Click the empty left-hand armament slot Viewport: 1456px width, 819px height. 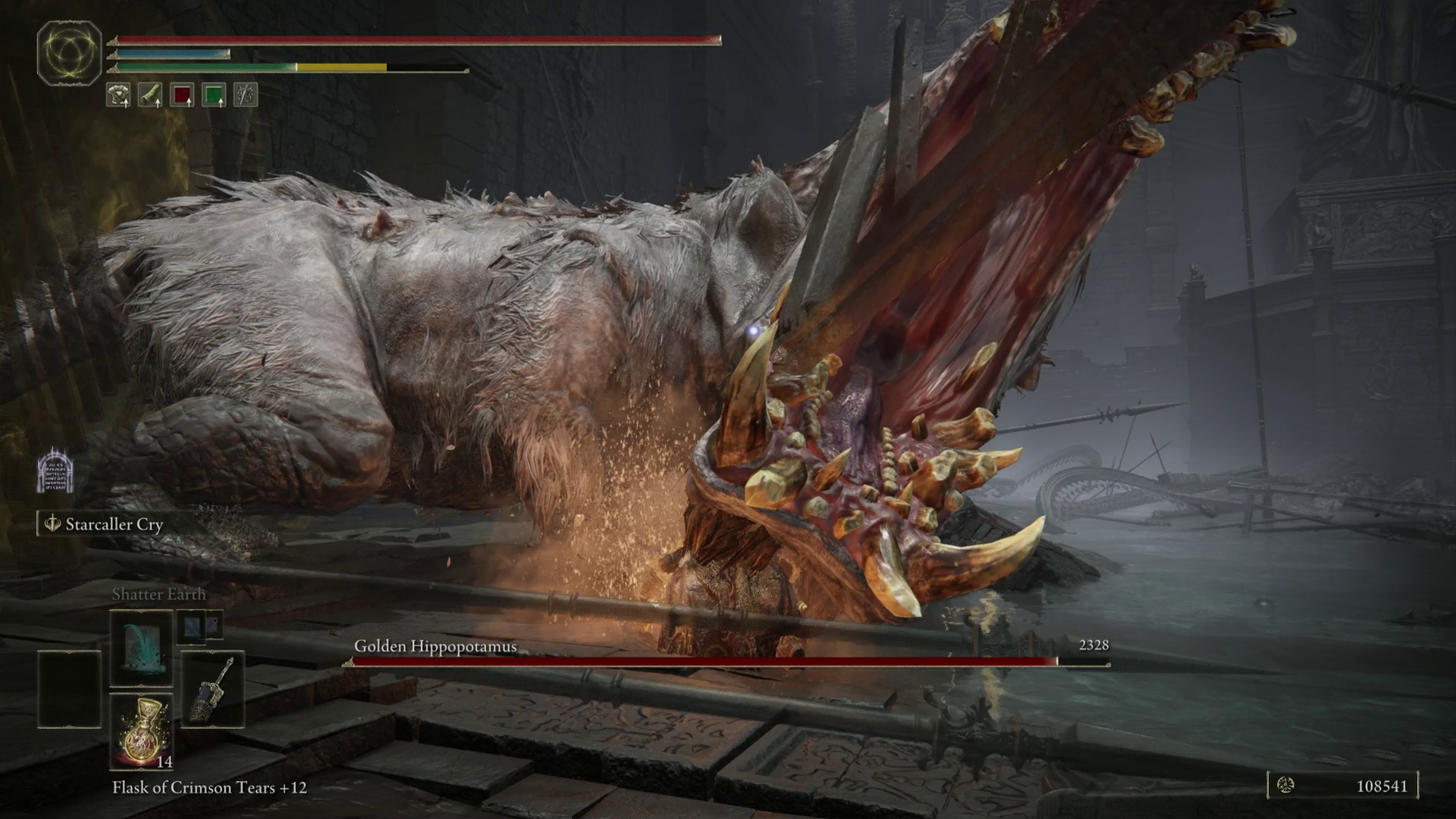pyautogui.click(x=69, y=689)
